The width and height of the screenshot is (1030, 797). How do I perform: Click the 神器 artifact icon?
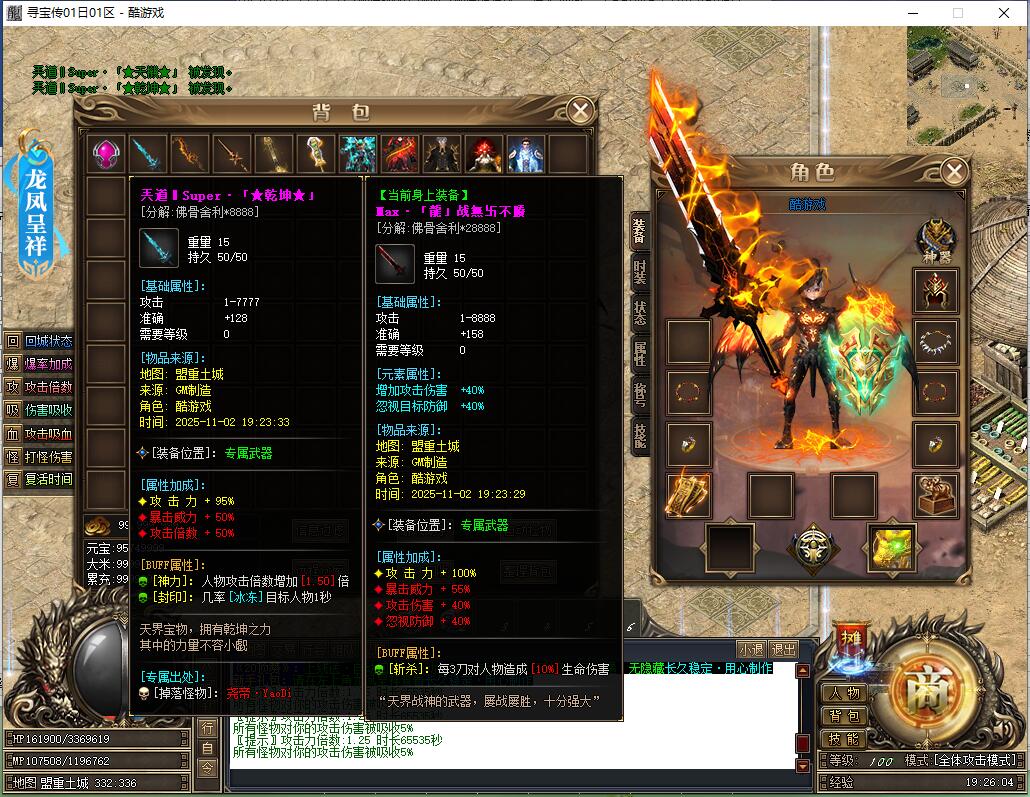click(x=937, y=238)
